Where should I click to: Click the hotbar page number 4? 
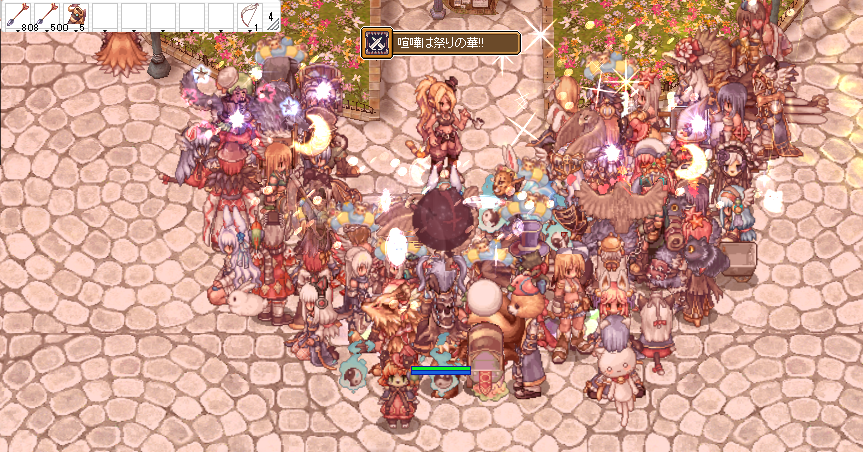271,16
